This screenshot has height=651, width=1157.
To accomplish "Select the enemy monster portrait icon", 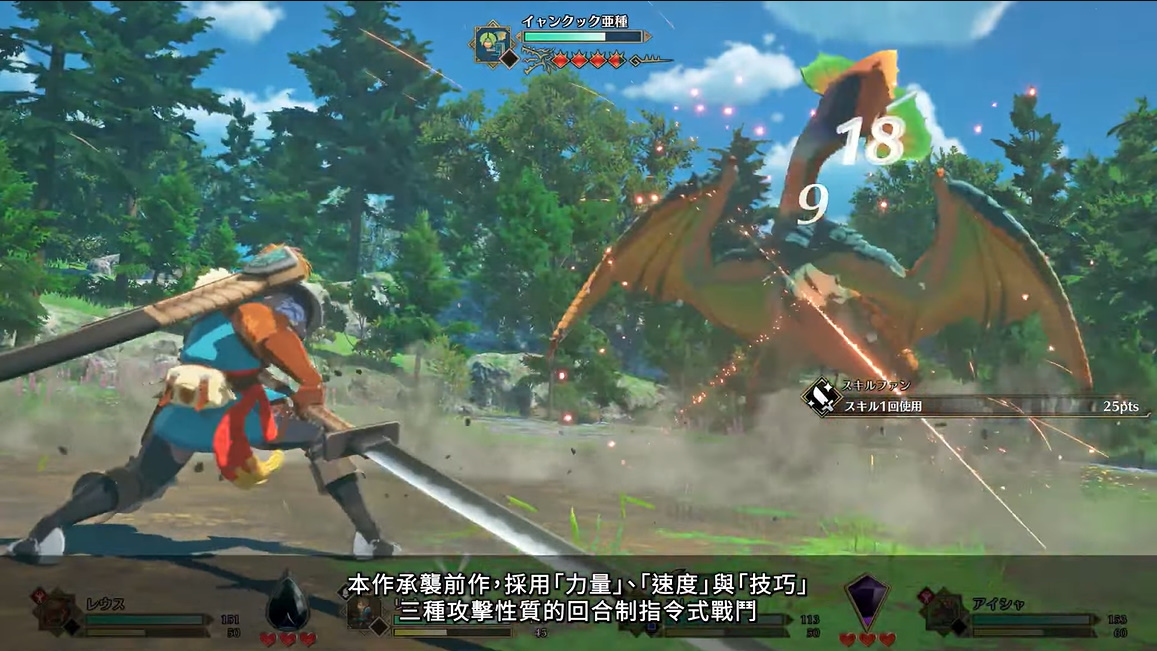I will click(x=492, y=45).
